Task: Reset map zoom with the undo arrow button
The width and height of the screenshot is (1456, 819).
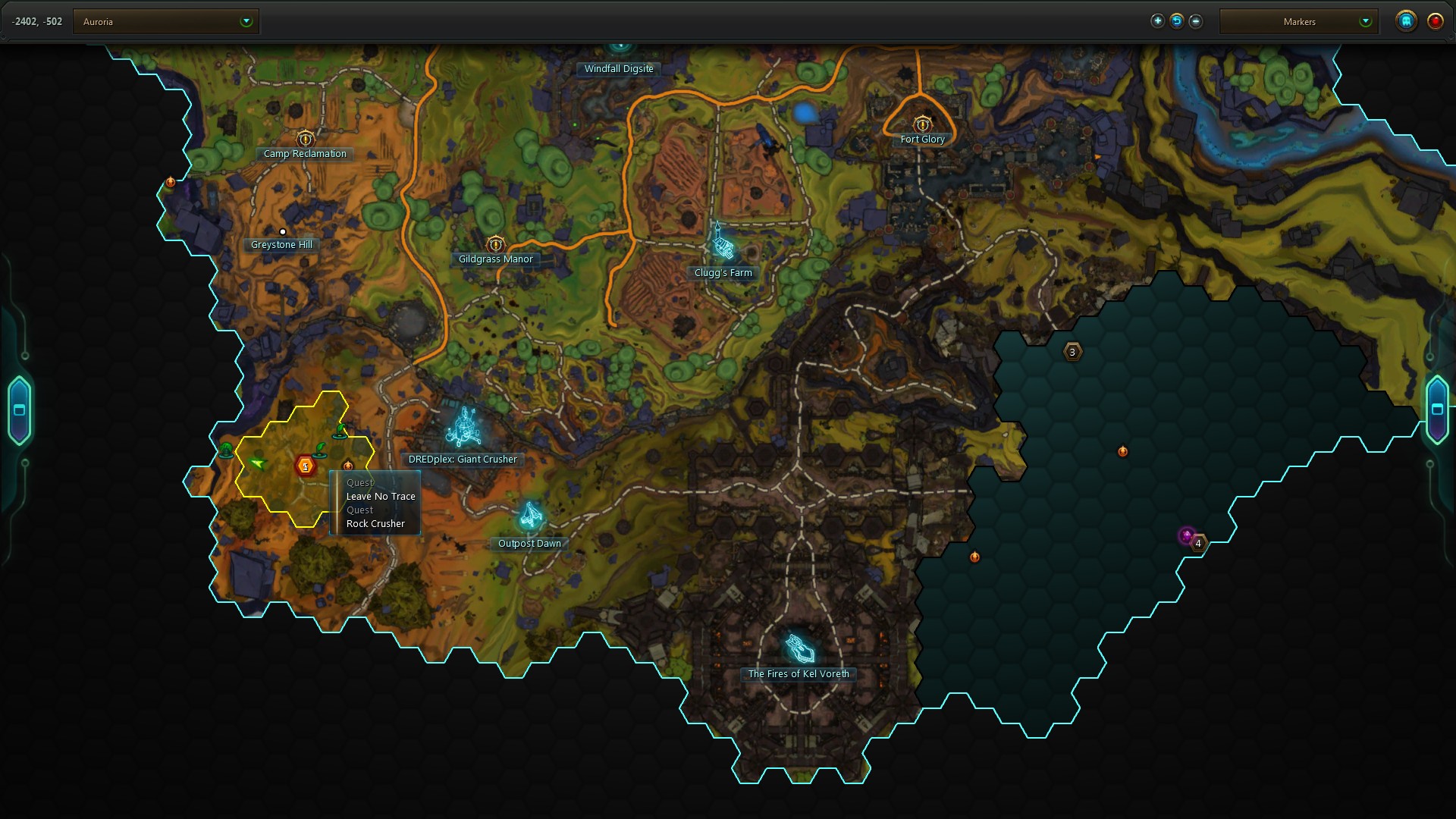Action: pyautogui.click(x=1176, y=21)
